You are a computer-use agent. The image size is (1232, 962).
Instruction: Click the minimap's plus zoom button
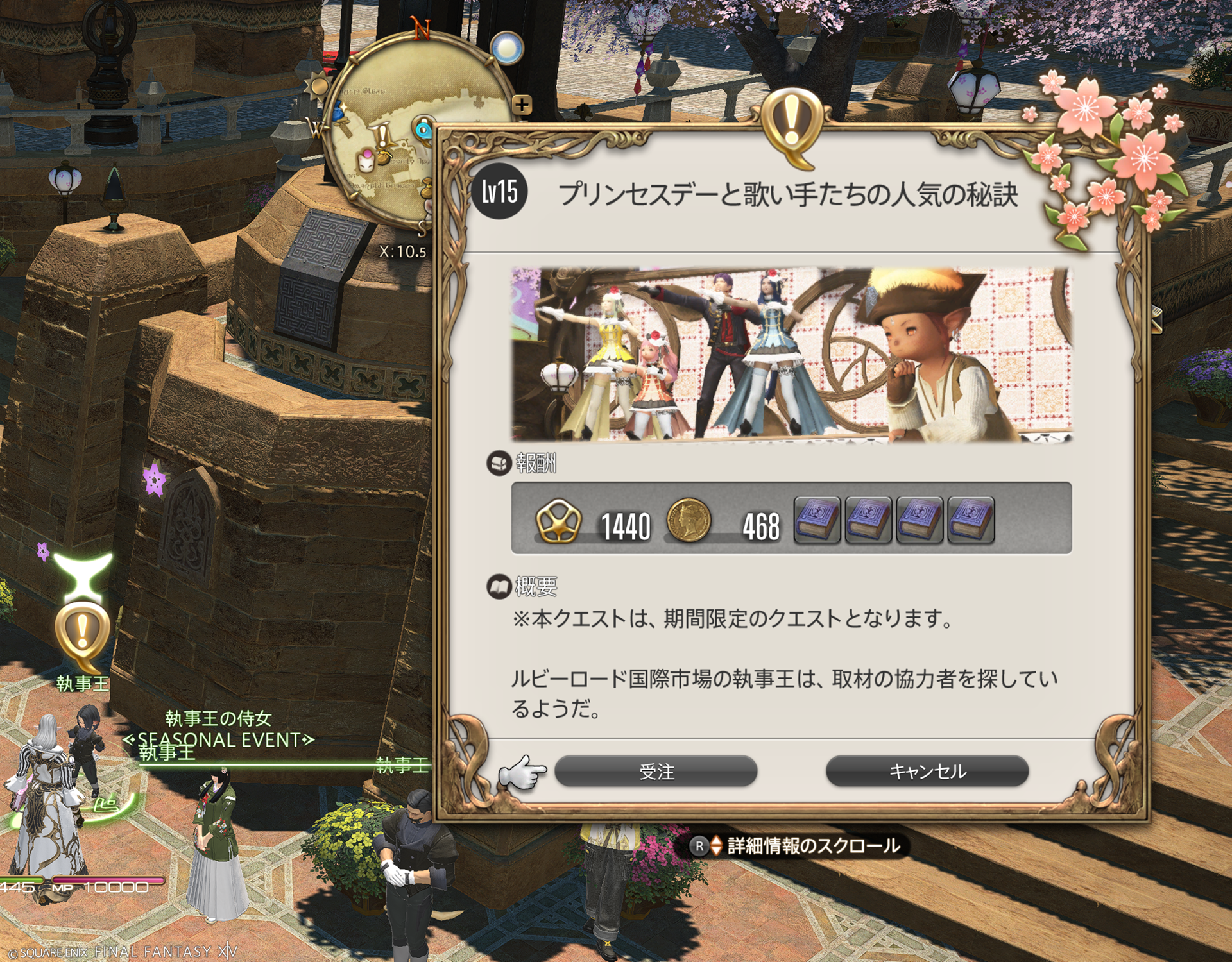tap(522, 105)
